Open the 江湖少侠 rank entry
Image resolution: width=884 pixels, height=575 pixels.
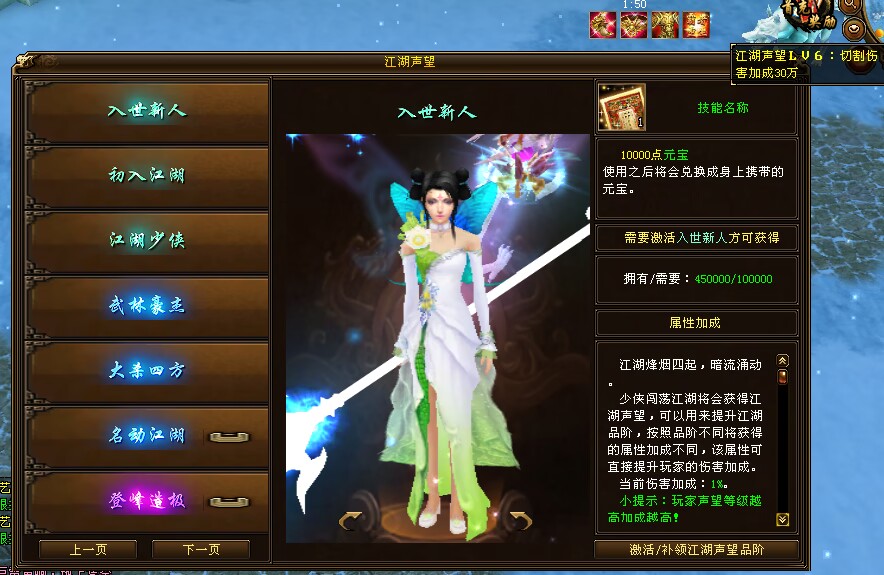tap(147, 241)
